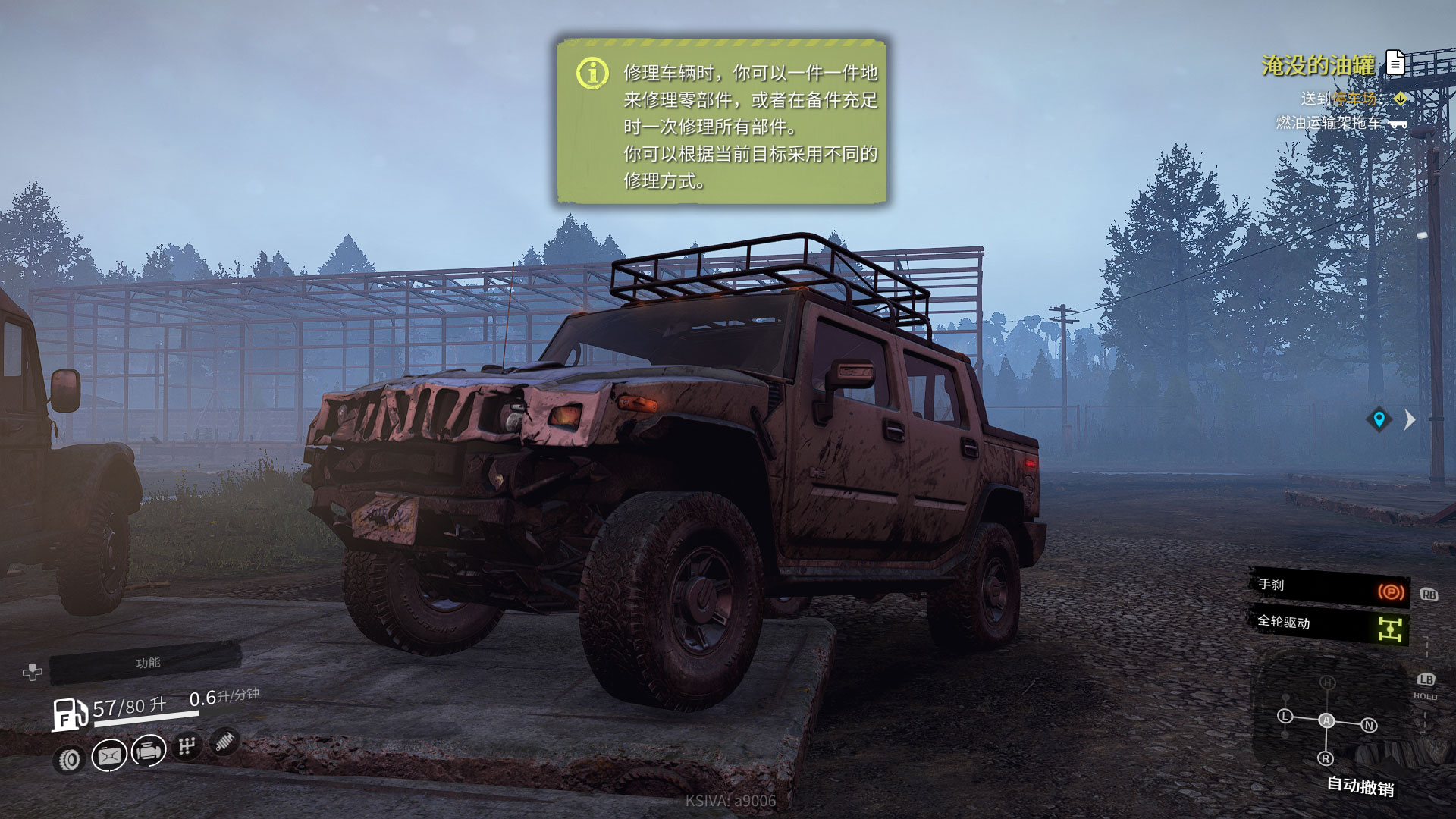Click the repair tutorial info tooltip
The width and height of the screenshot is (1456, 819).
[722, 122]
